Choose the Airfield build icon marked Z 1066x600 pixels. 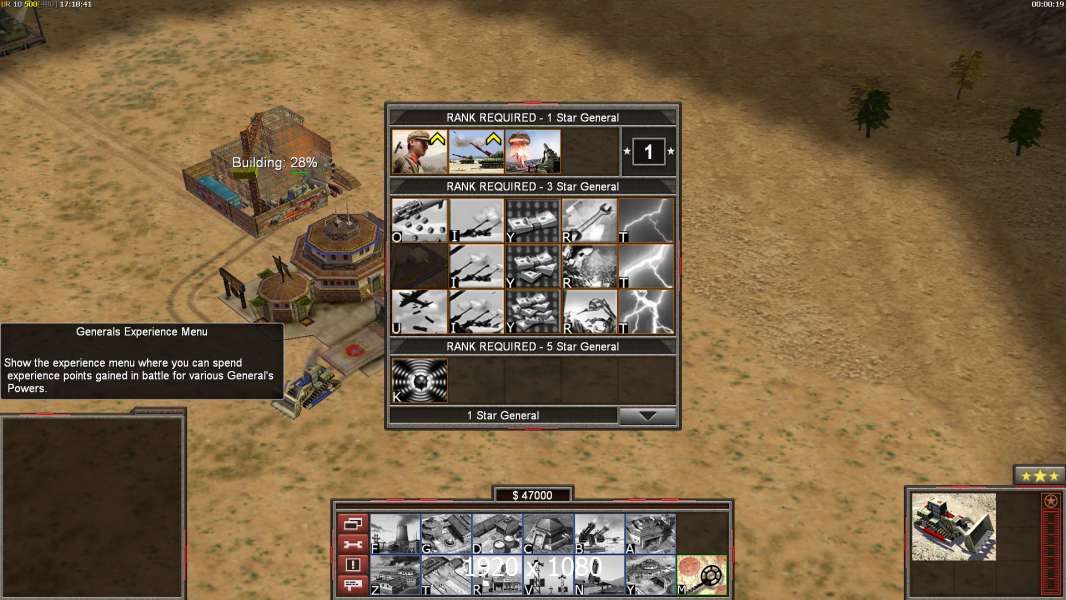(x=395, y=575)
